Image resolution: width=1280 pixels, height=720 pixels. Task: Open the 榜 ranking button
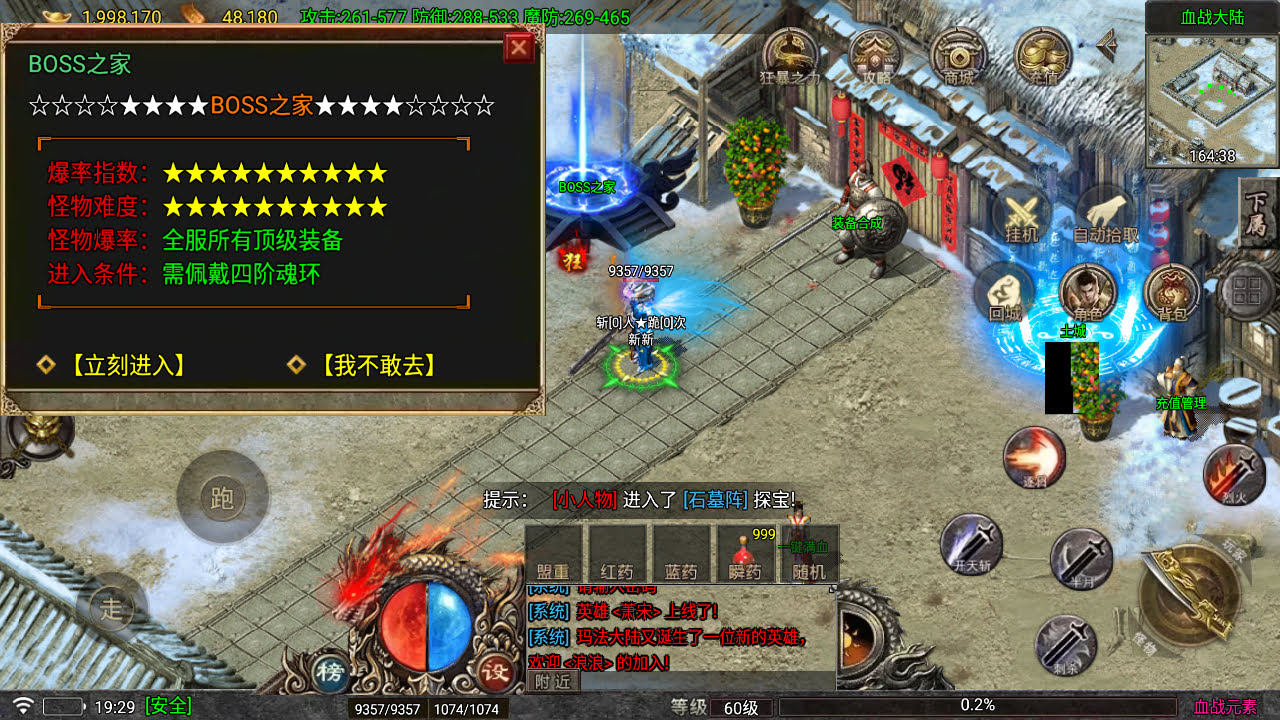click(x=329, y=671)
